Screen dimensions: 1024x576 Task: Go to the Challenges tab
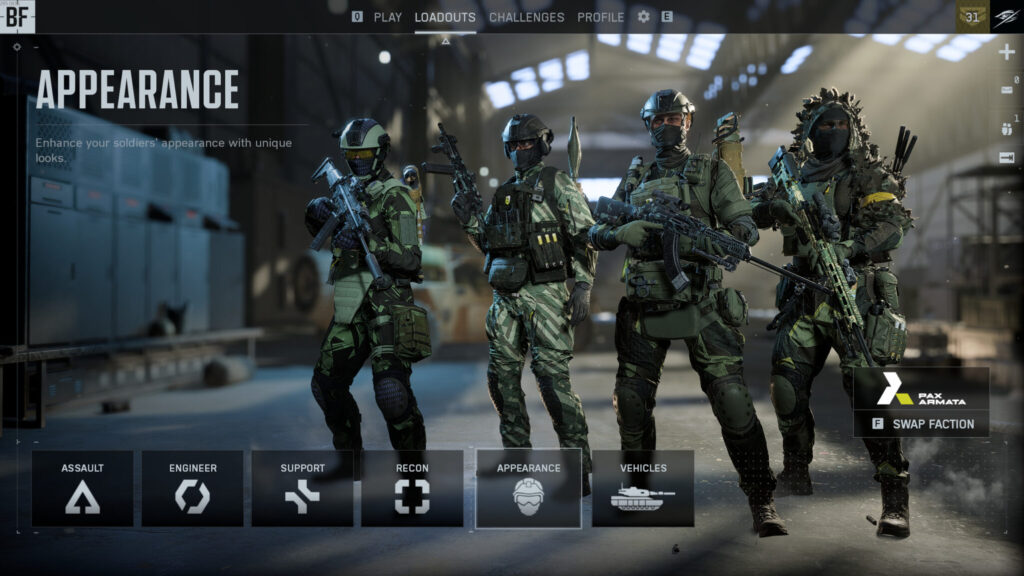click(x=526, y=17)
